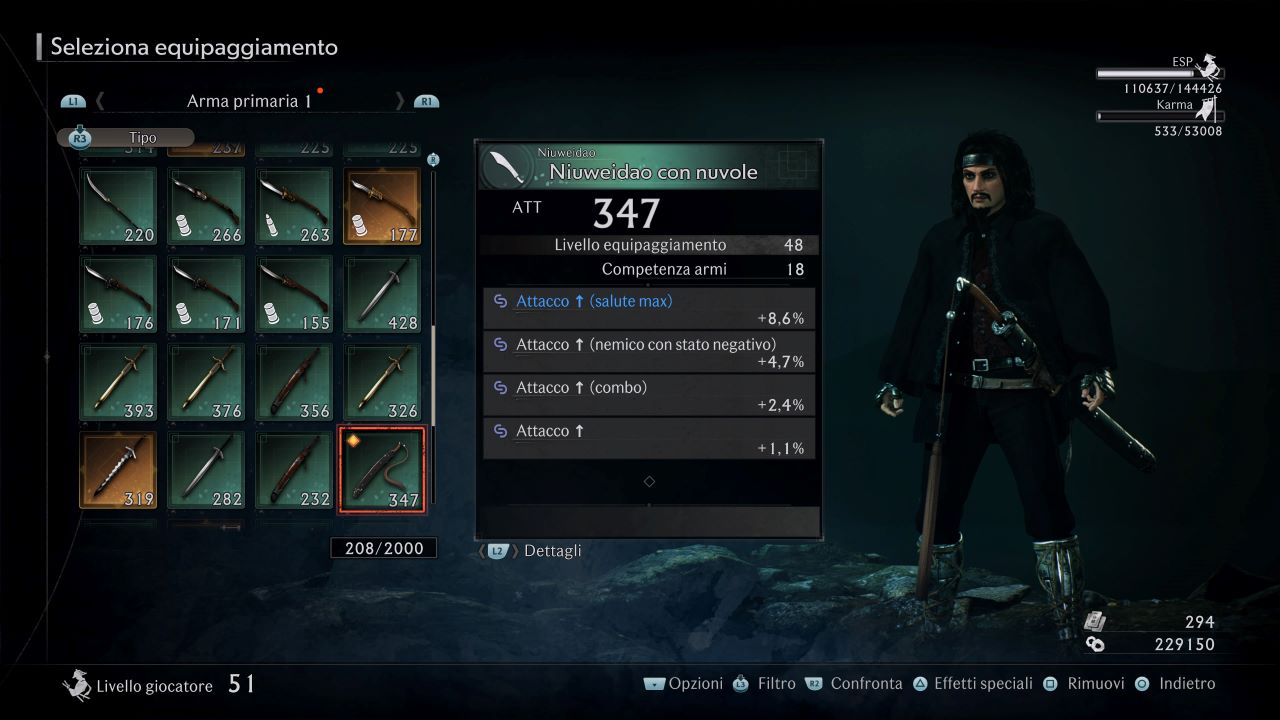Choose the weapon slot showing 232
Viewport: 1280px width, 720px height.
[294, 469]
